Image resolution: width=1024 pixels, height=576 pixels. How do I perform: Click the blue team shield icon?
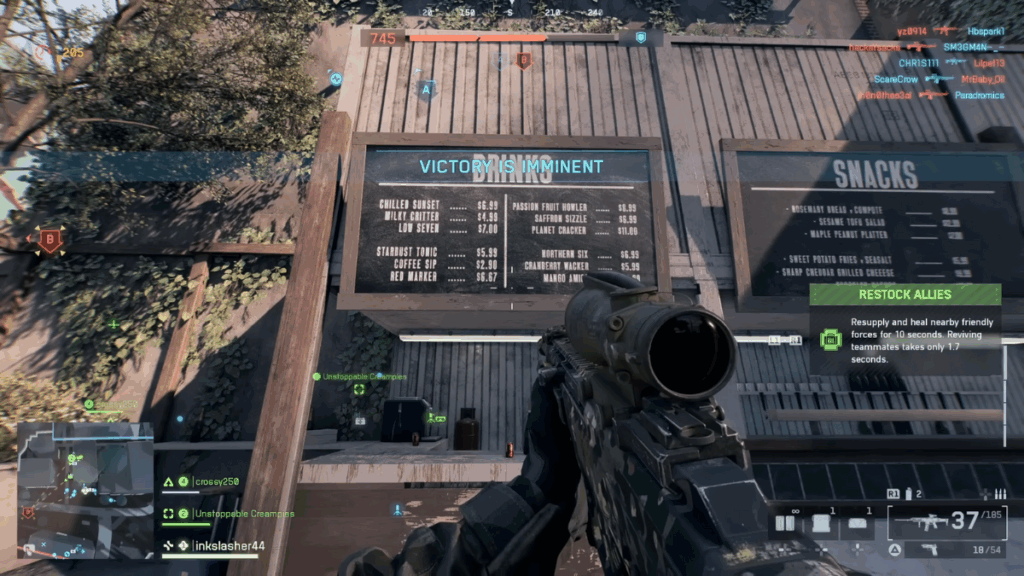(640, 38)
